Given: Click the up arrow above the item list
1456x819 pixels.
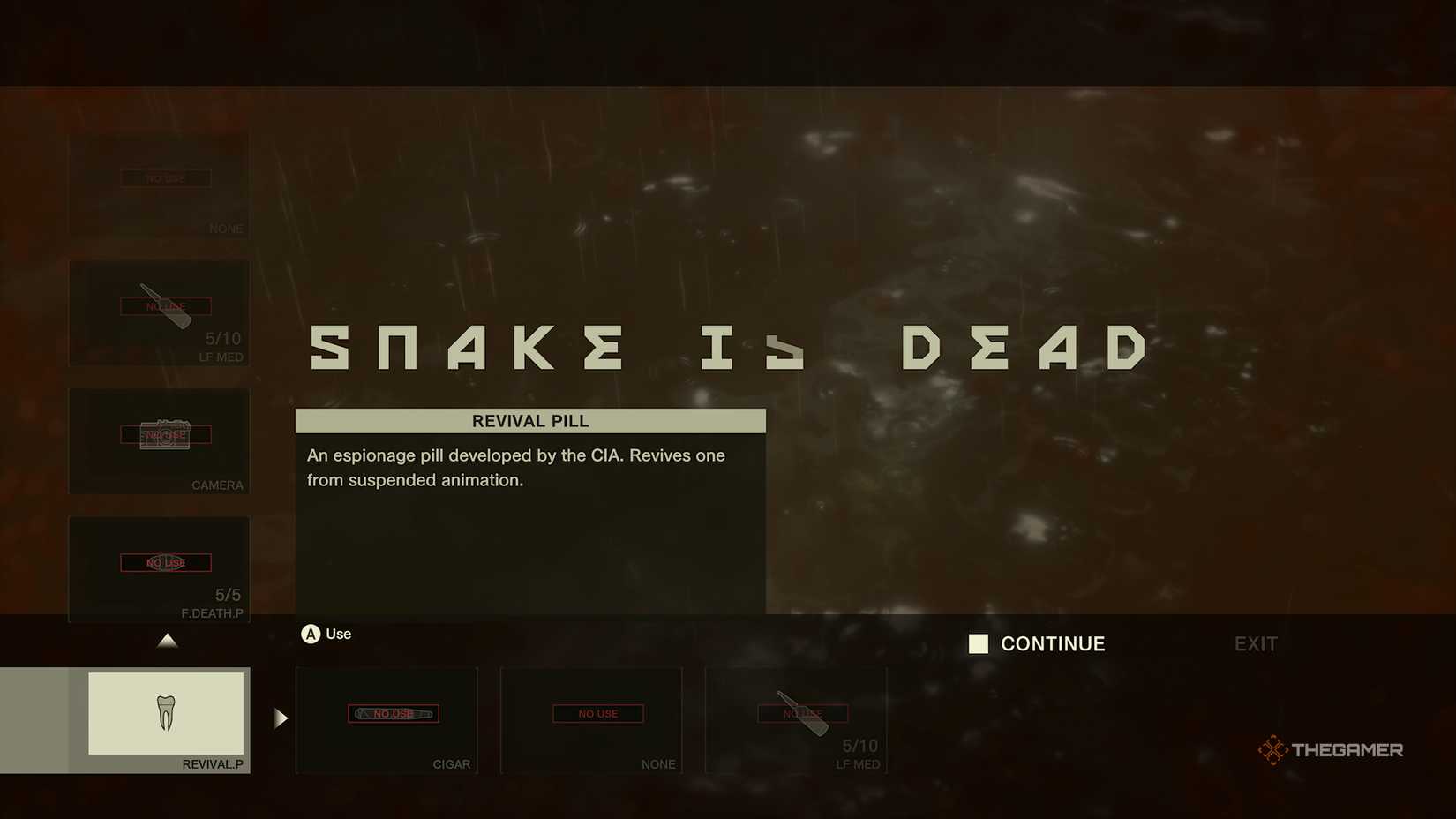Looking at the screenshot, I should click(x=168, y=641).
